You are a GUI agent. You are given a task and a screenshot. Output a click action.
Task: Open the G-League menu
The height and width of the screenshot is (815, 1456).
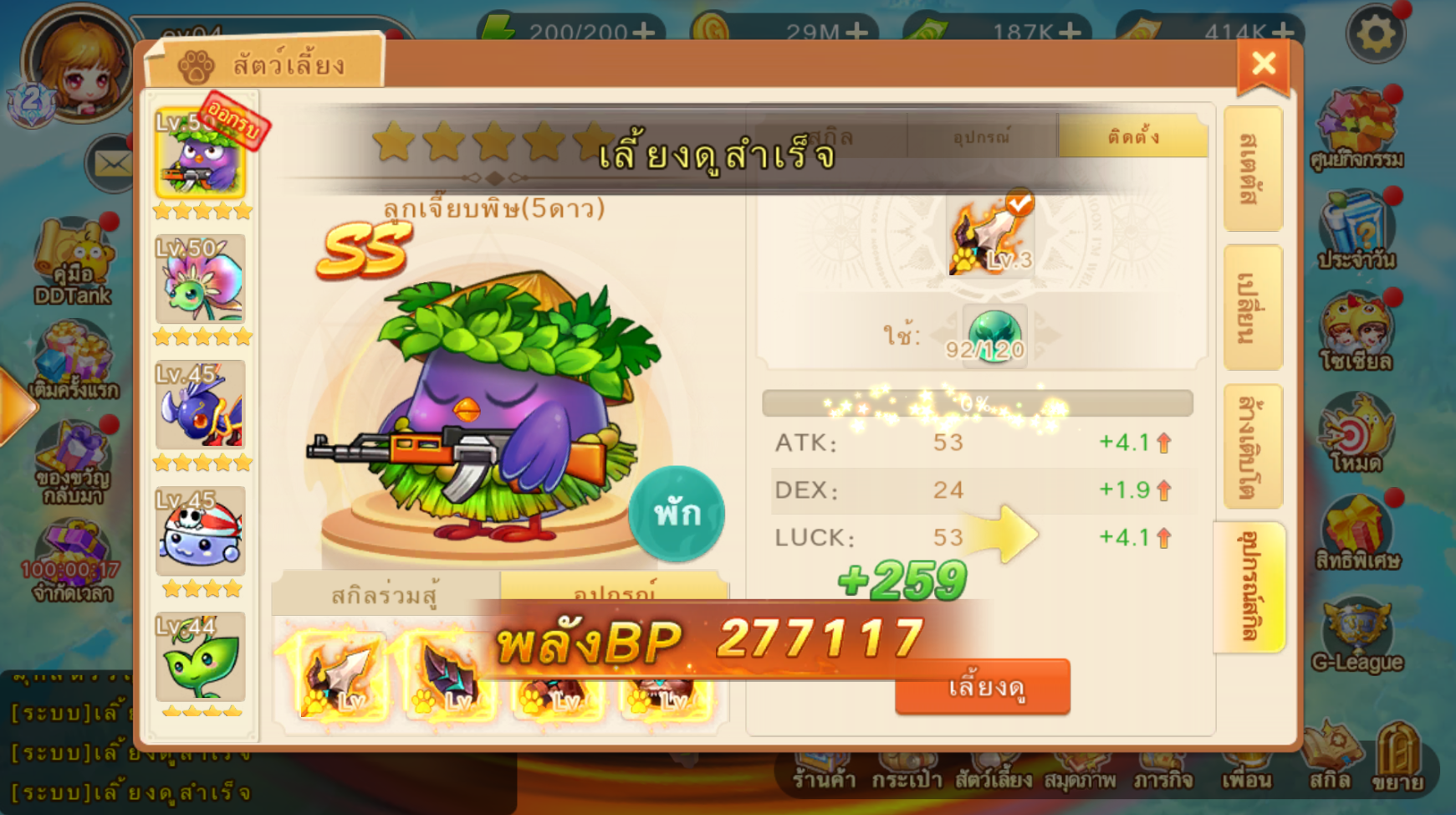point(1356,638)
